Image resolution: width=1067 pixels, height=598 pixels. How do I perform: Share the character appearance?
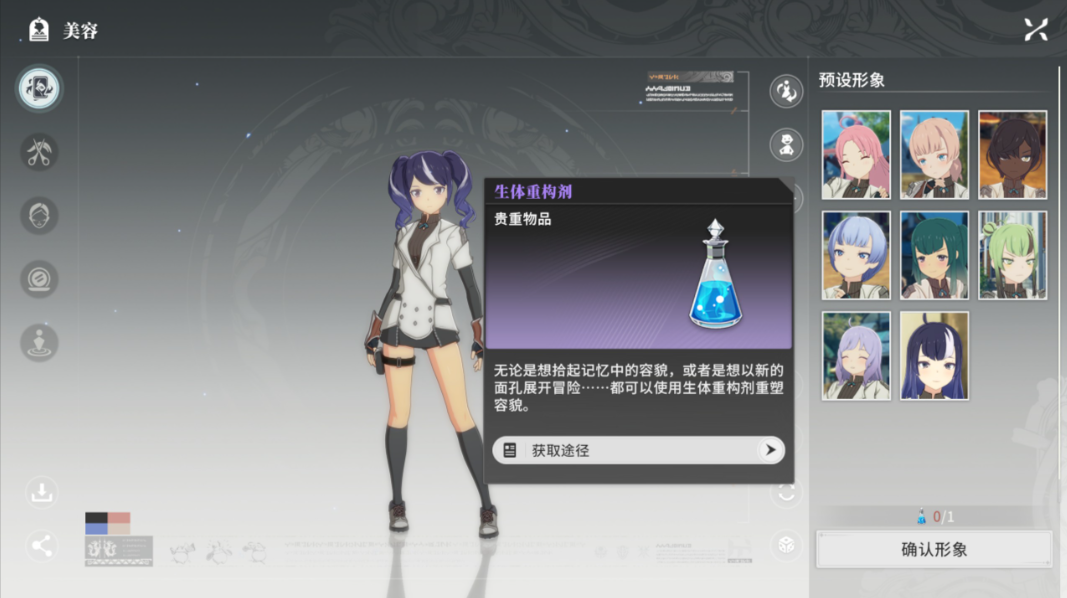(42, 546)
